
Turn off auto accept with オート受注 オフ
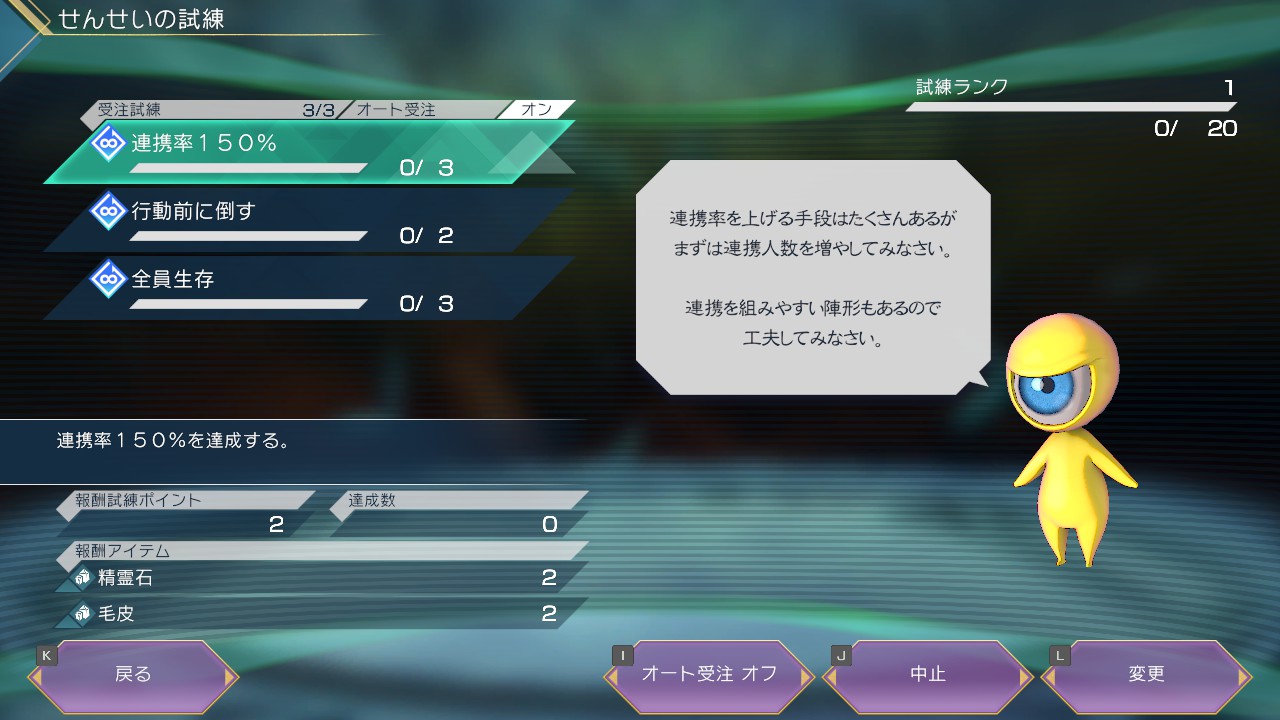coord(709,675)
